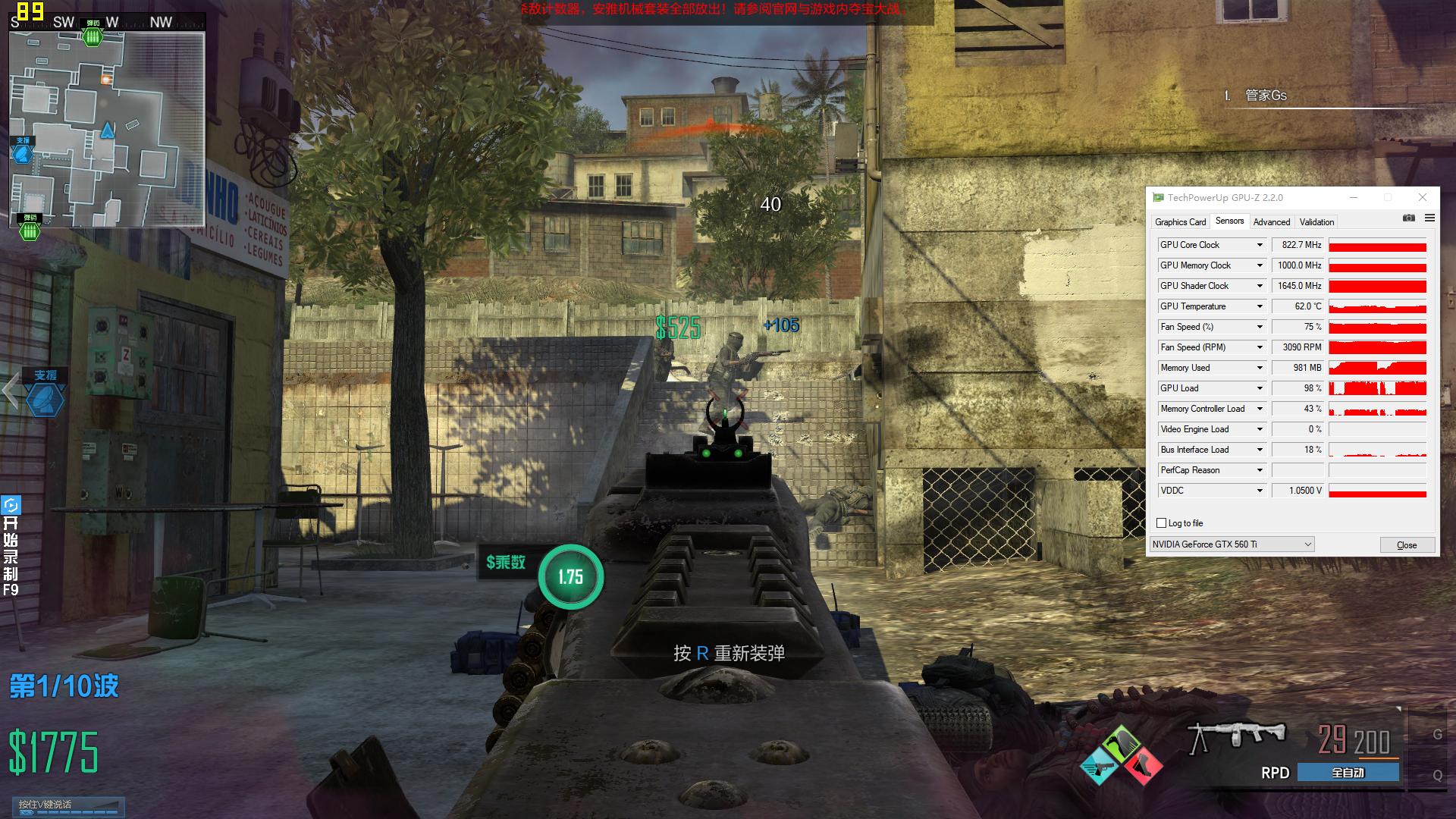Screen dimensions: 1456x819
Task: Open the GPU-Z hamburger menu
Action: [x=1429, y=218]
